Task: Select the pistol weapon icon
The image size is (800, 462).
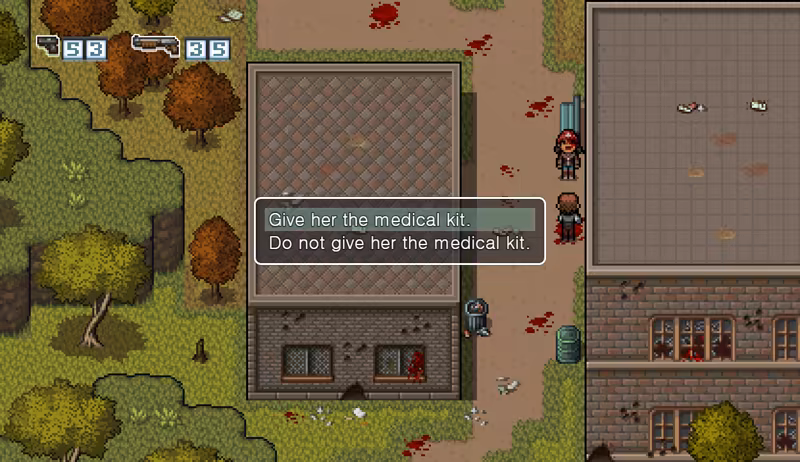Action: pos(48,45)
